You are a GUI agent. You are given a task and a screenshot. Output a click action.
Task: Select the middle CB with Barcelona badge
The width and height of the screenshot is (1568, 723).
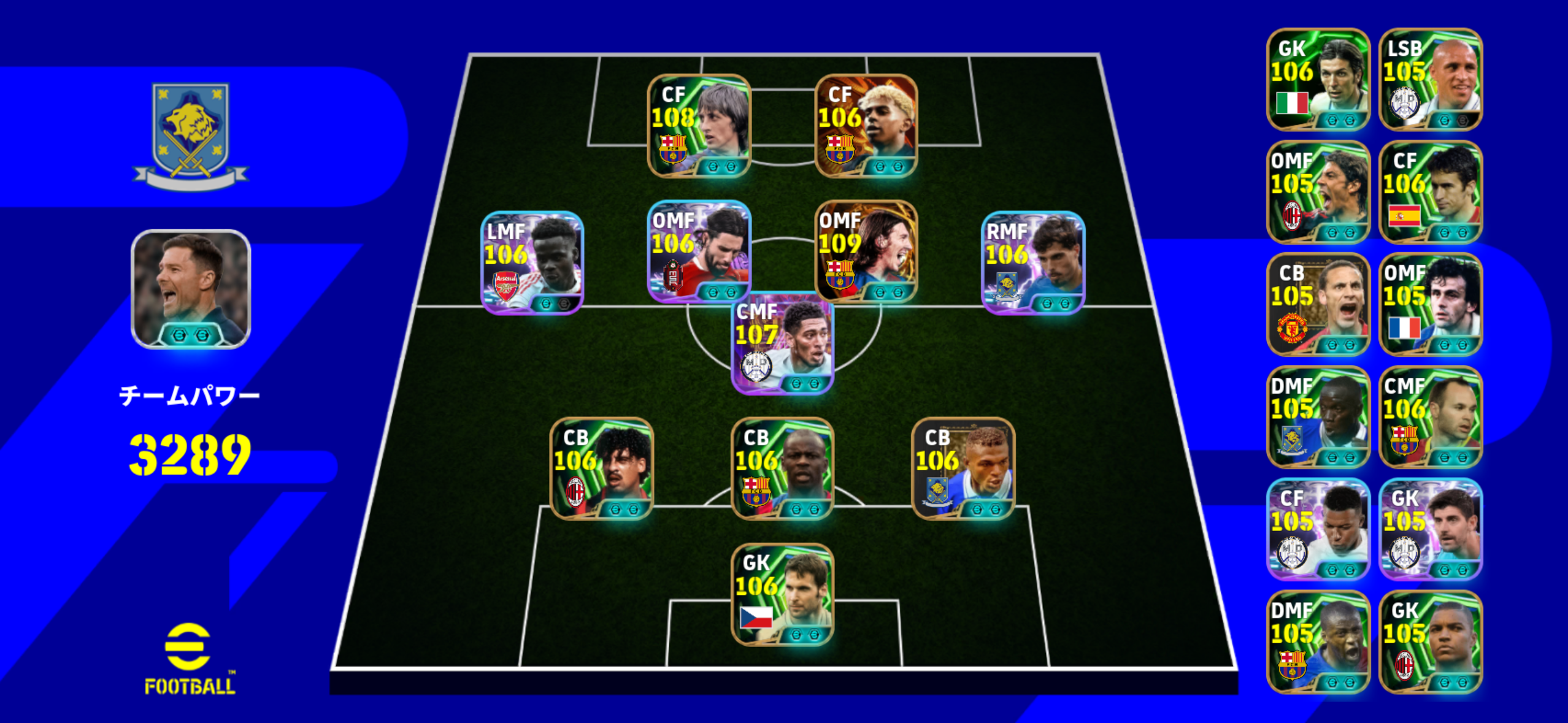[782, 469]
